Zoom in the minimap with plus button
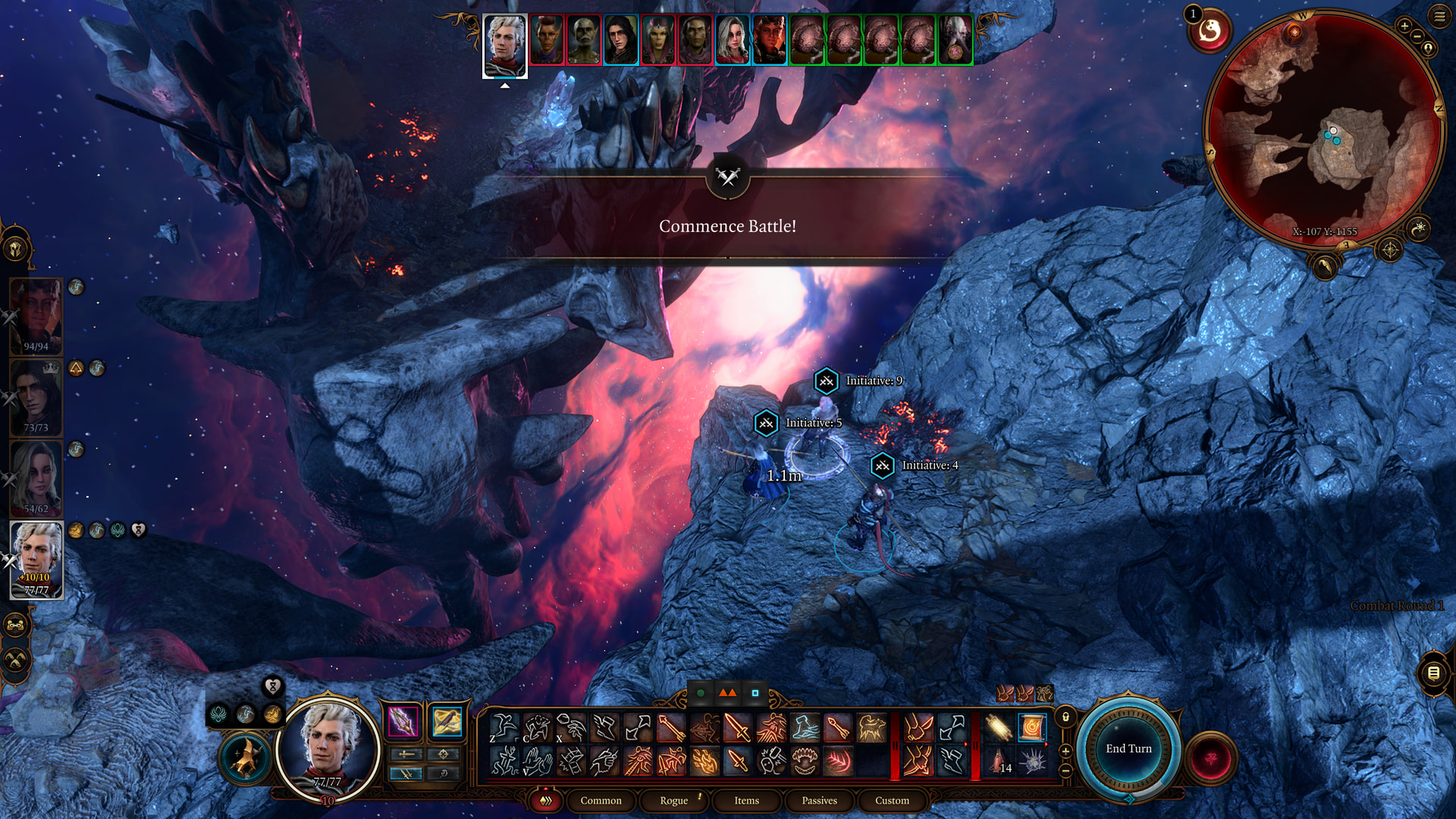This screenshot has width=1456, height=819. tap(1404, 27)
